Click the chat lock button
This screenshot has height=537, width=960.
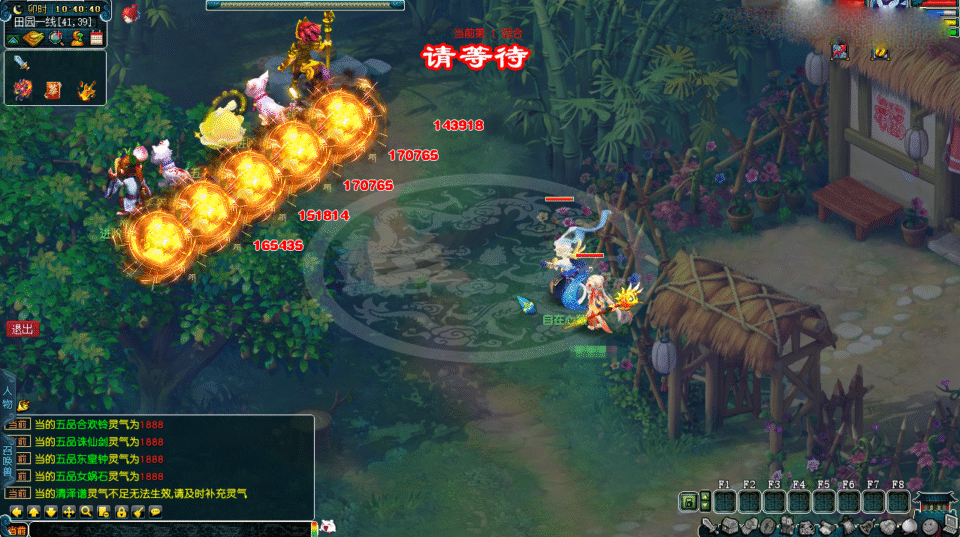tap(121, 511)
